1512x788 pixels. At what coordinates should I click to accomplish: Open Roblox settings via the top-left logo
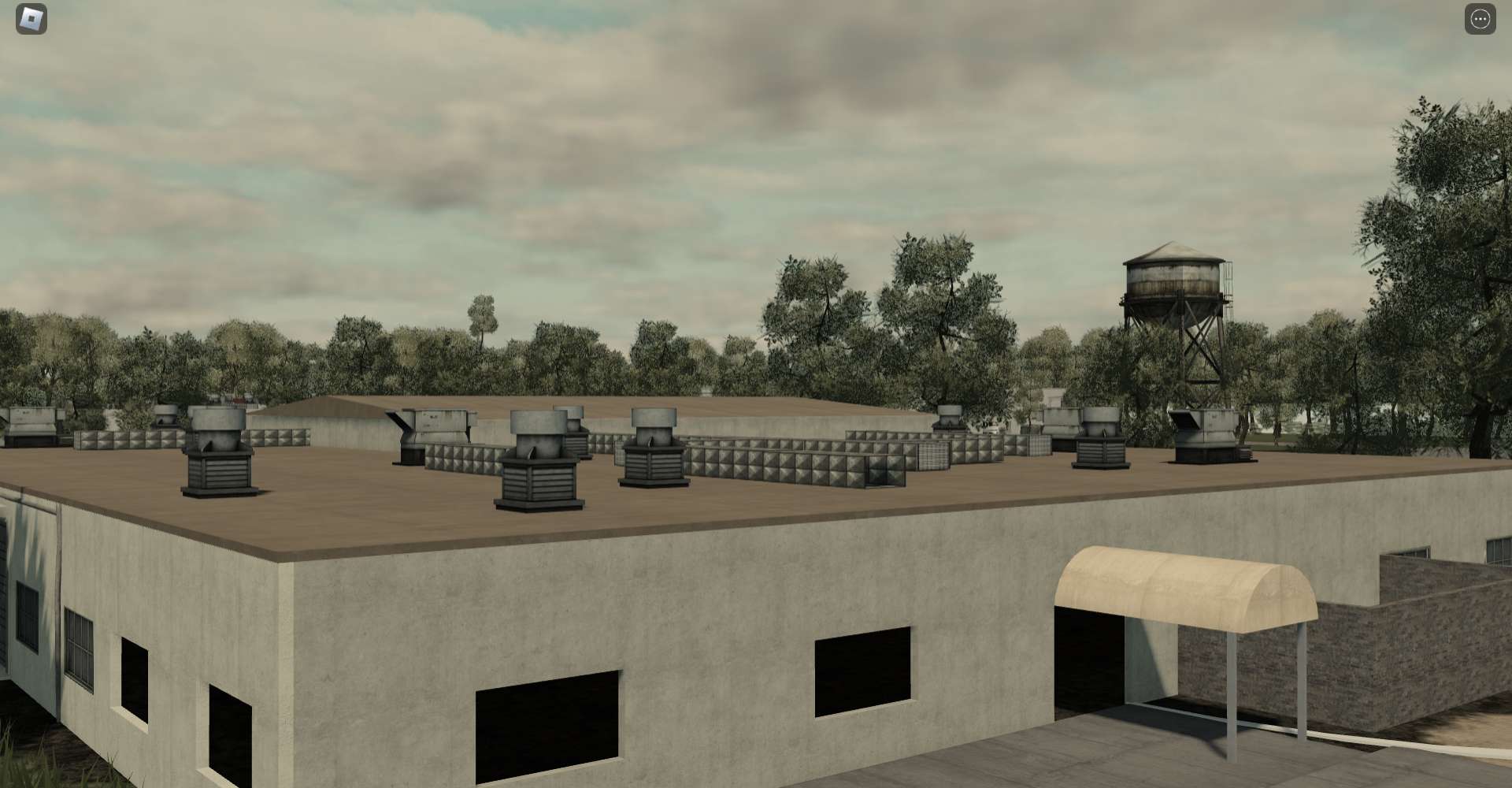[30, 18]
